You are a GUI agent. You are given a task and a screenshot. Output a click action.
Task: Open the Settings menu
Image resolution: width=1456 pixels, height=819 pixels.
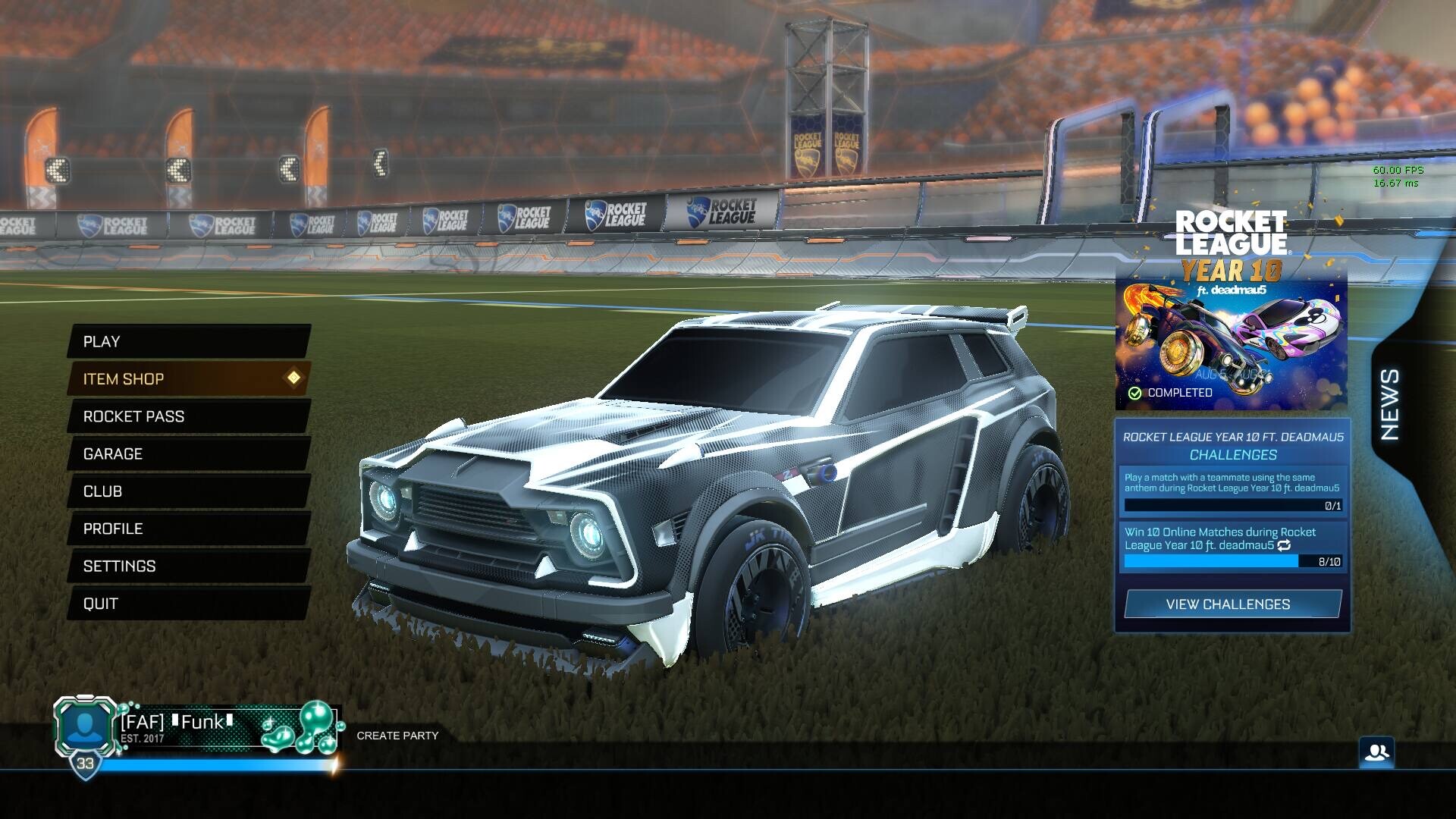[x=188, y=566]
